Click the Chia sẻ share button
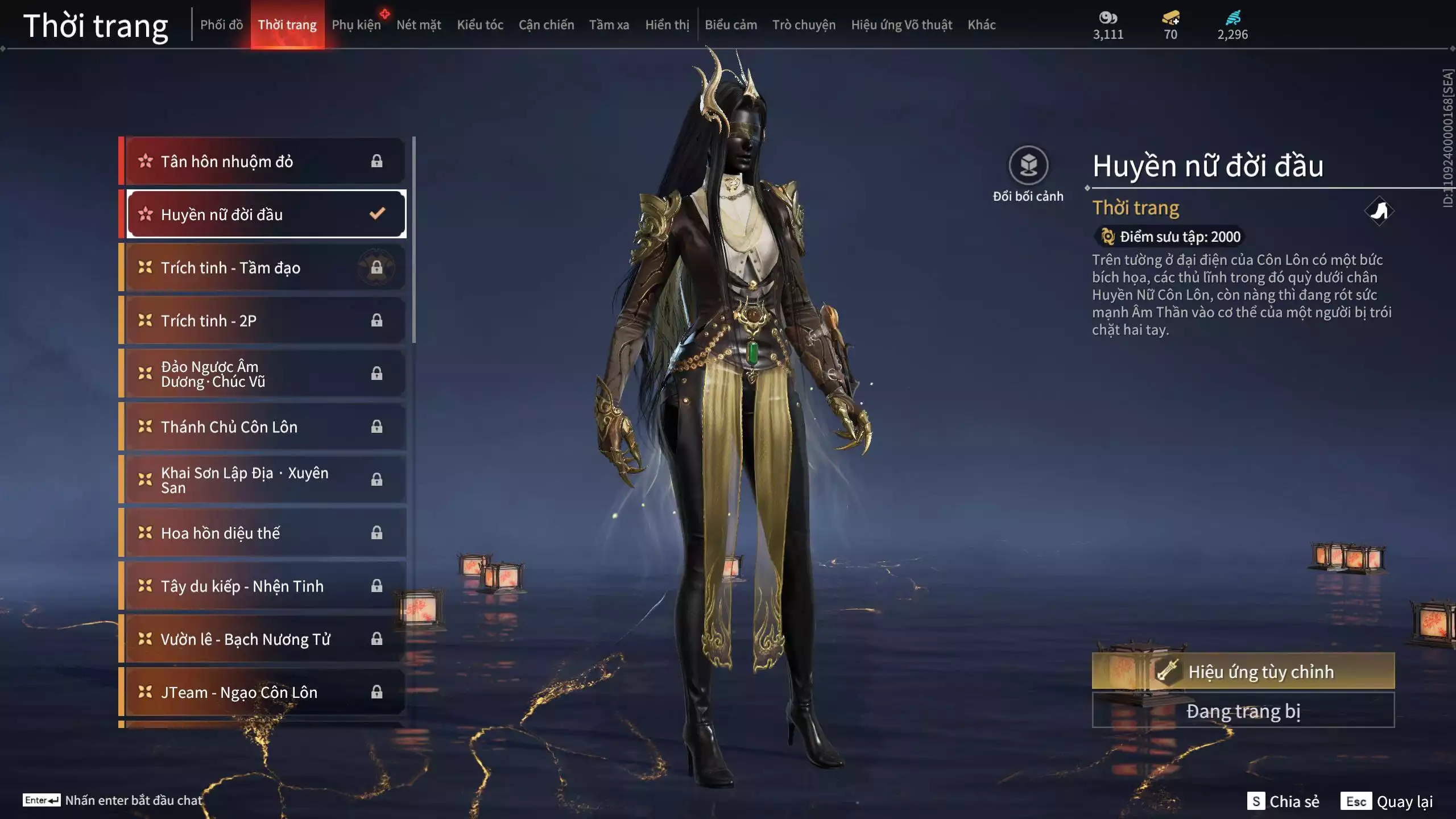Image resolution: width=1456 pixels, height=819 pixels. 1283,801
